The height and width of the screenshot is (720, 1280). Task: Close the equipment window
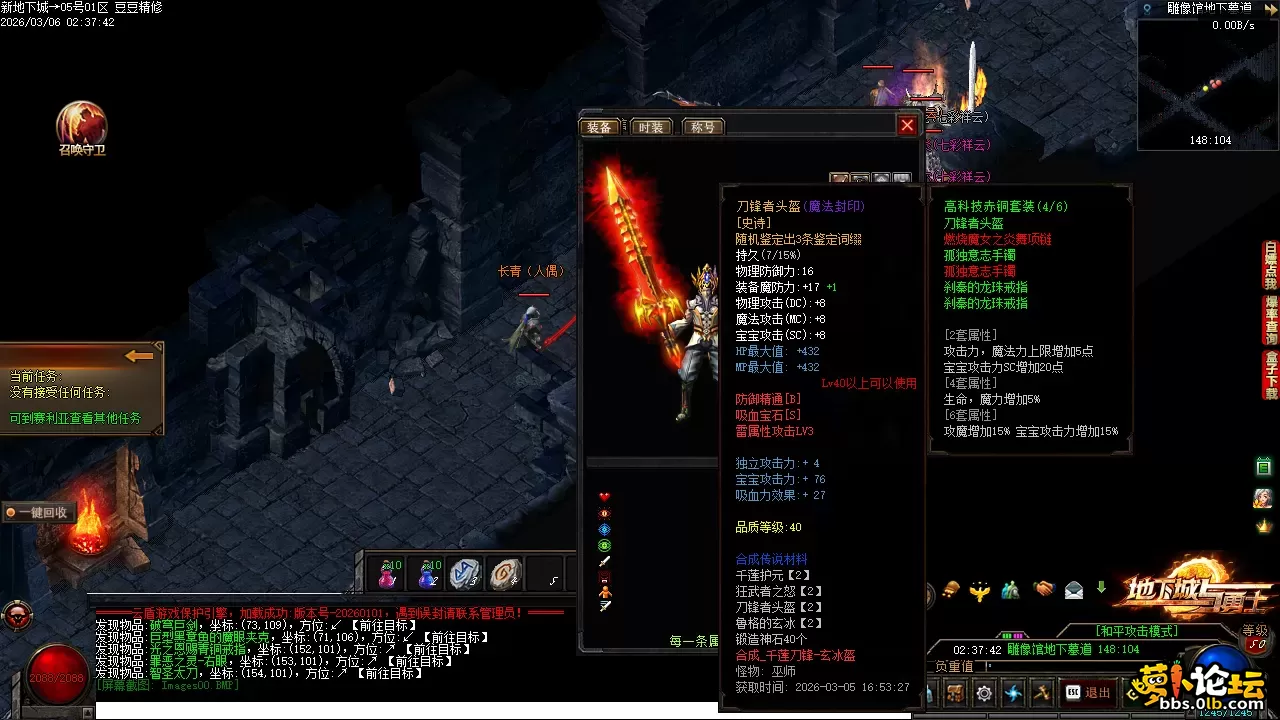tap(907, 125)
